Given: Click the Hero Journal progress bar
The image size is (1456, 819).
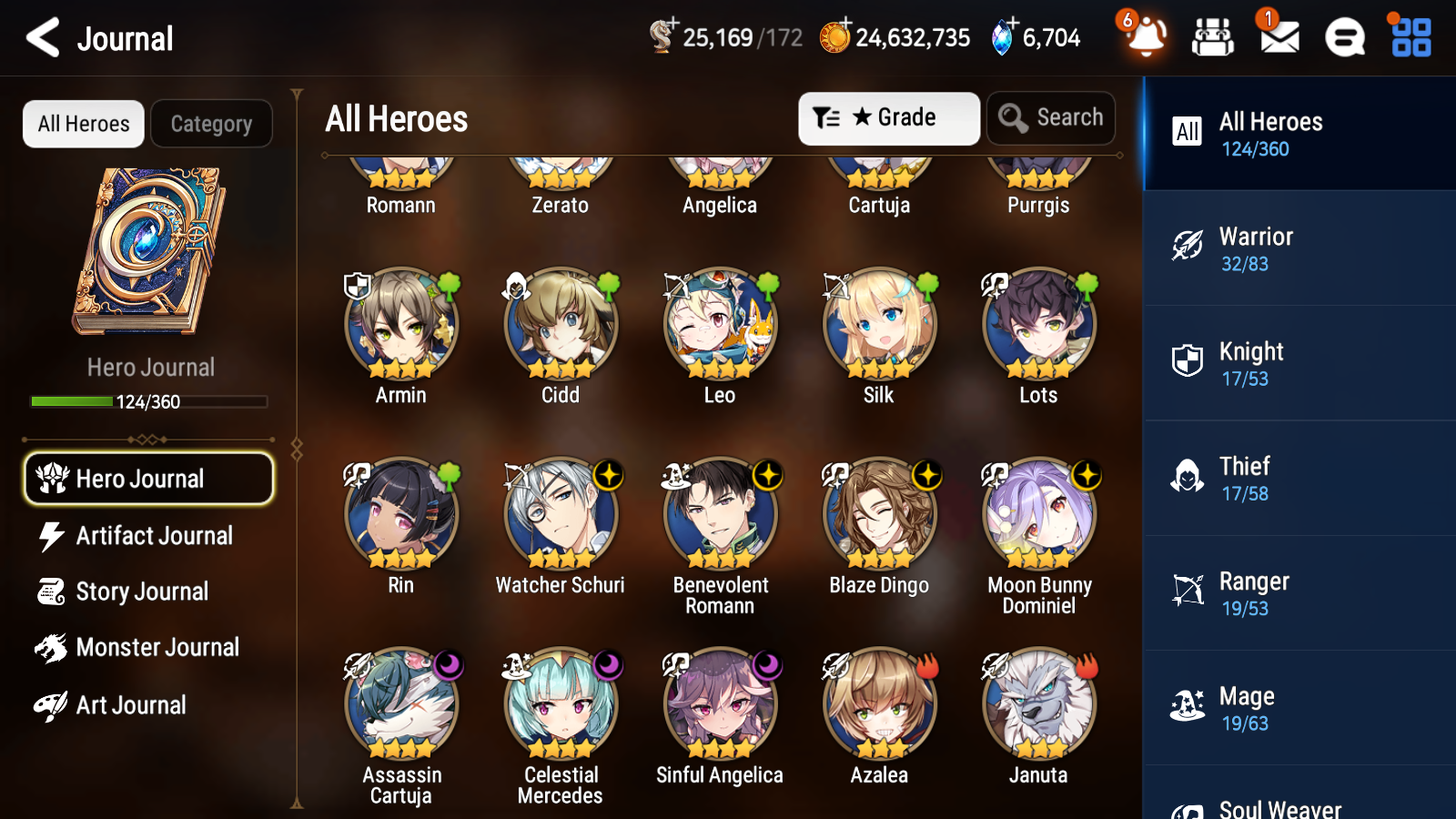Looking at the screenshot, I should coord(148,400).
